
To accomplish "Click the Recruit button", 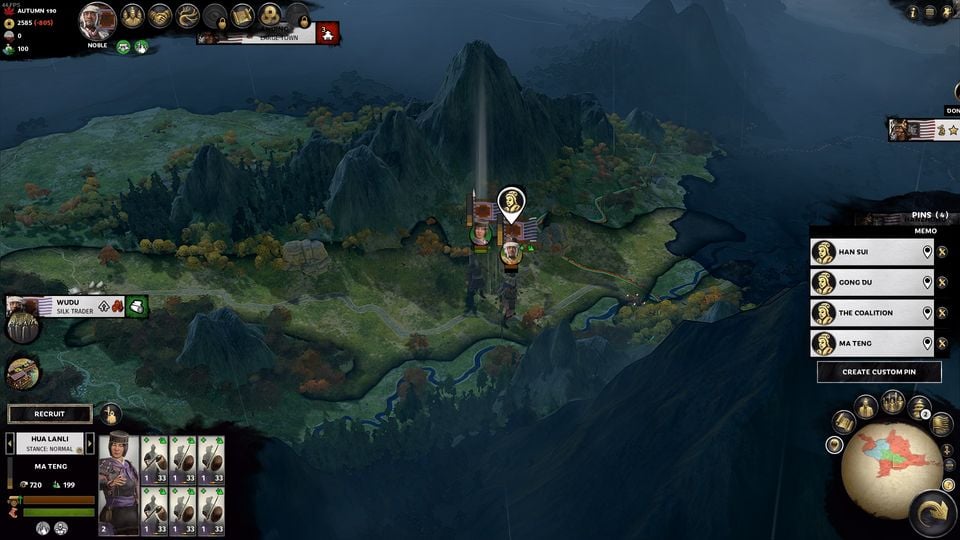I will [x=50, y=414].
